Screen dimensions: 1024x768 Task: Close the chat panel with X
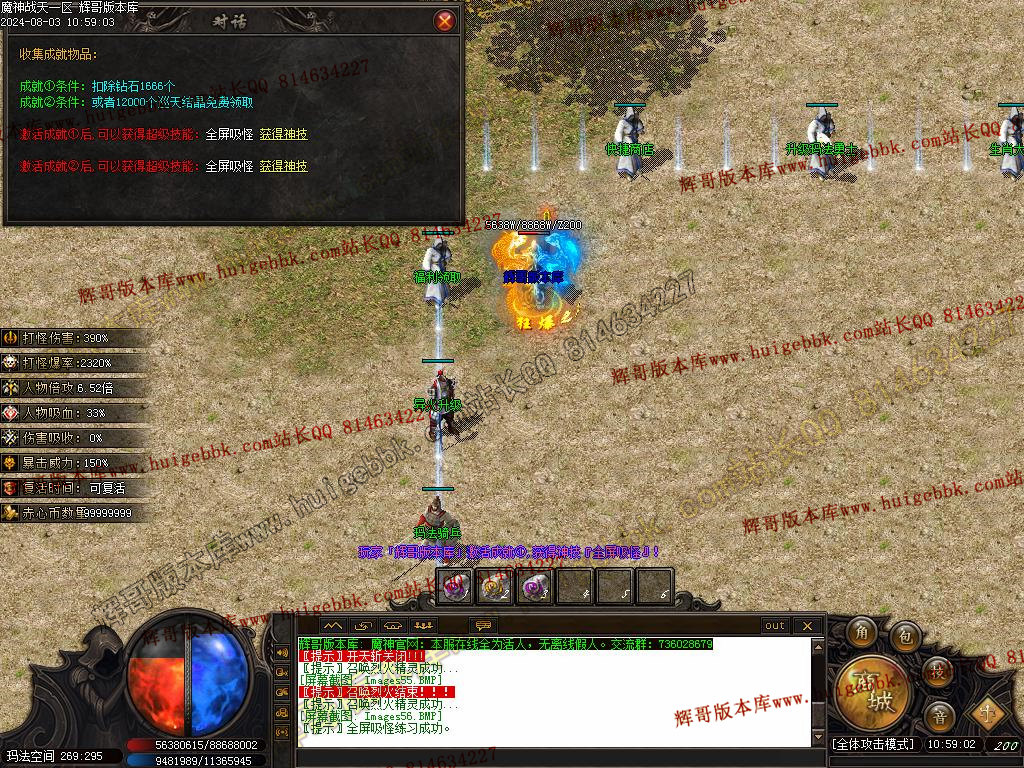pos(807,626)
